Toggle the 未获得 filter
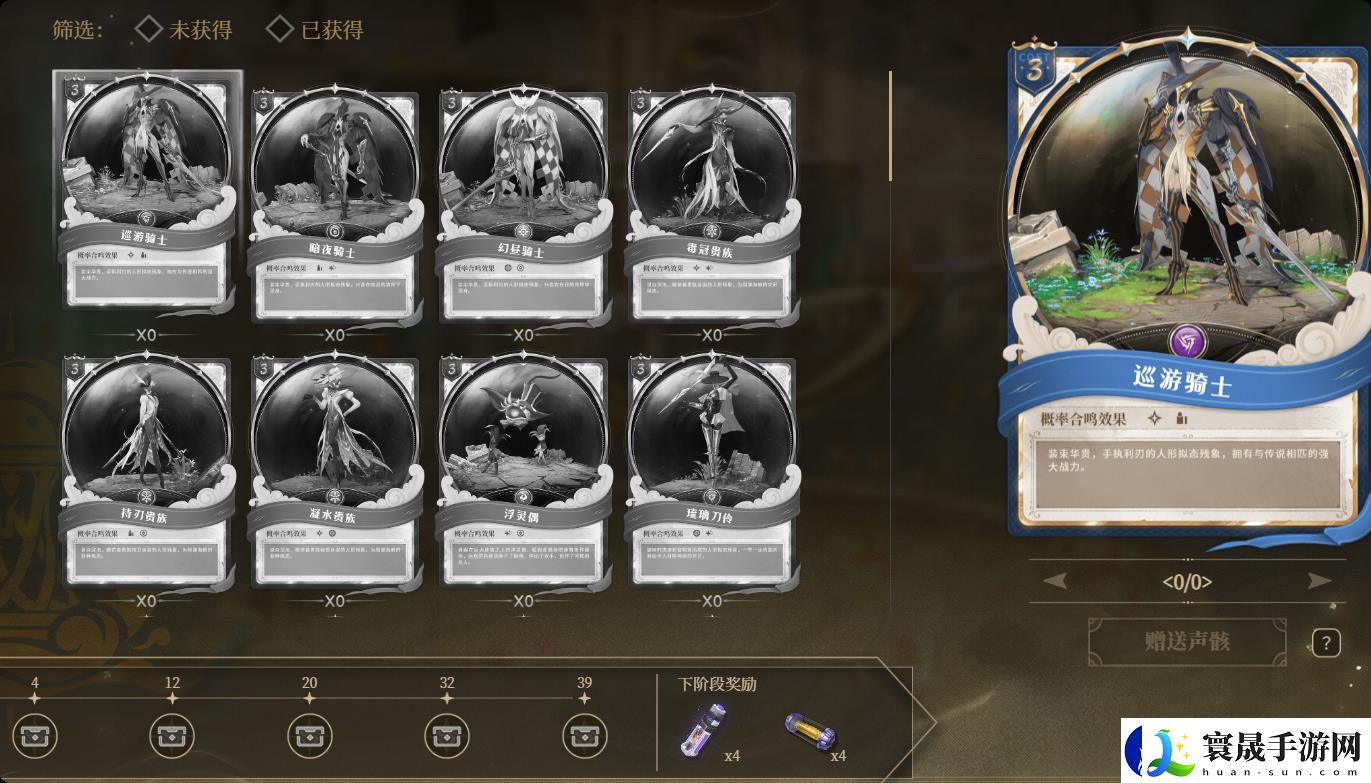The height and width of the screenshot is (783, 1371). 184,30
